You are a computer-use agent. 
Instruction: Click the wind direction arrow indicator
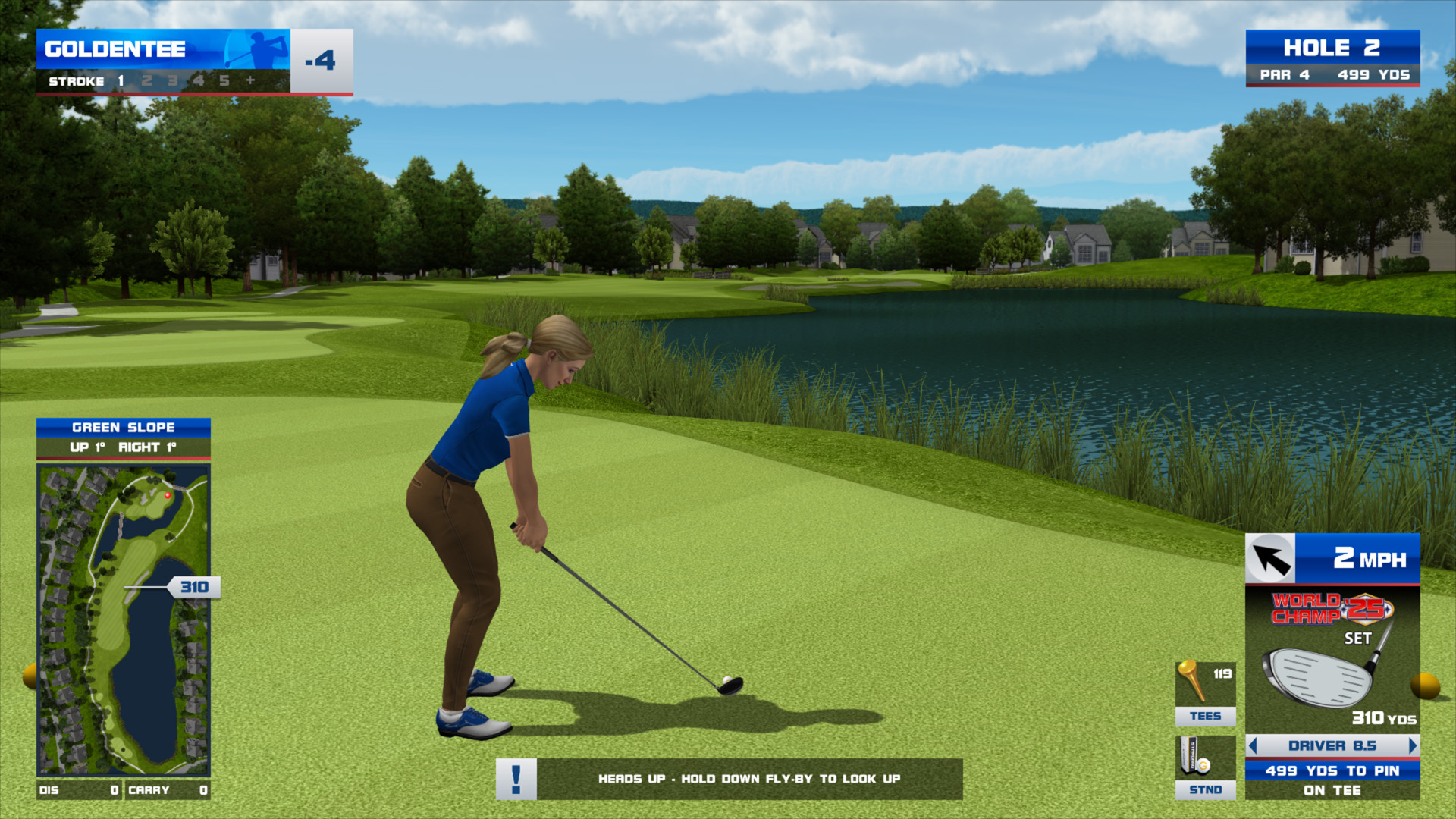(1270, 559)
